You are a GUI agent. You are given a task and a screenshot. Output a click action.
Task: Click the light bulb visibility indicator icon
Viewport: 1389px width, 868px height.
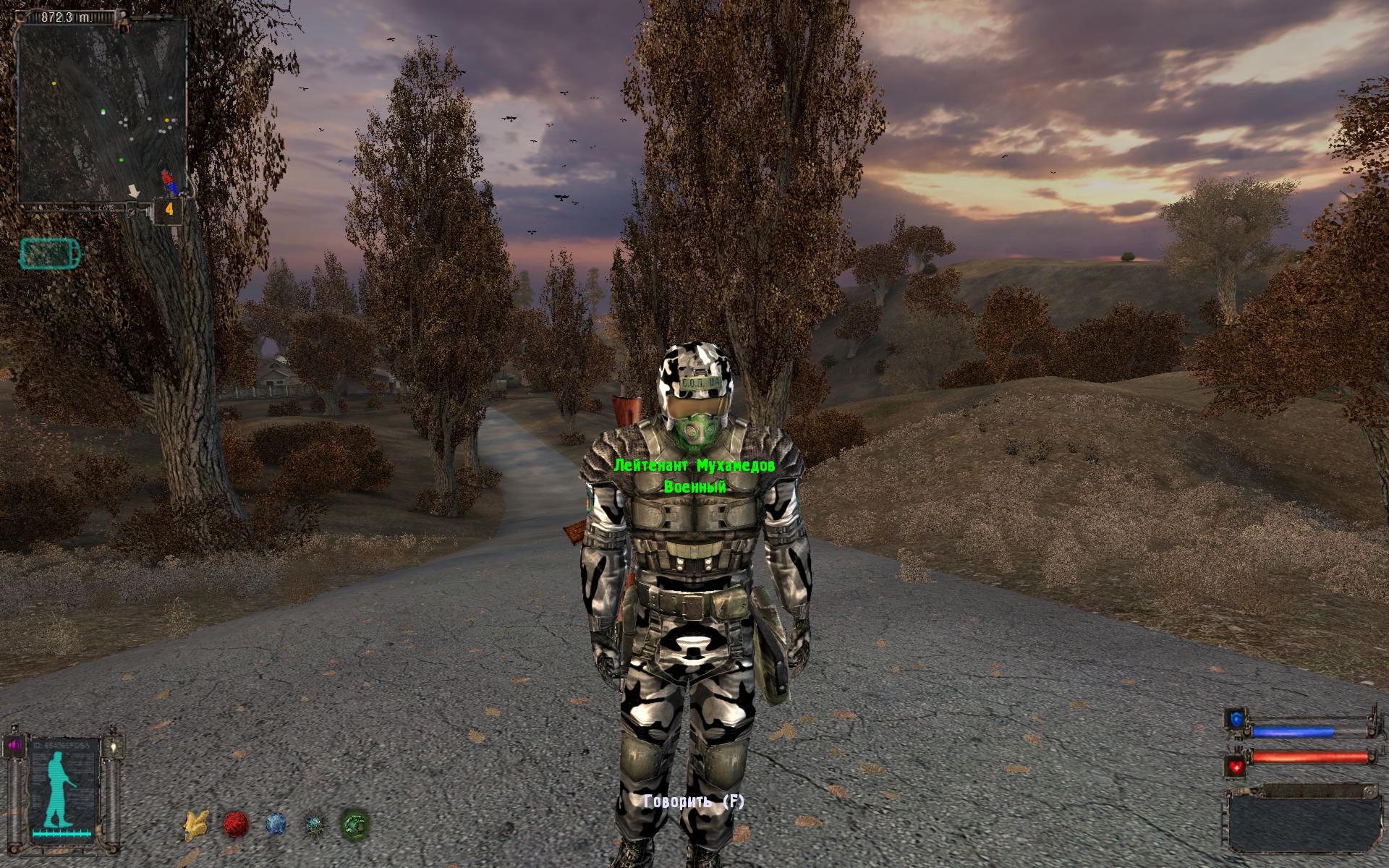(x=111, y=745)
